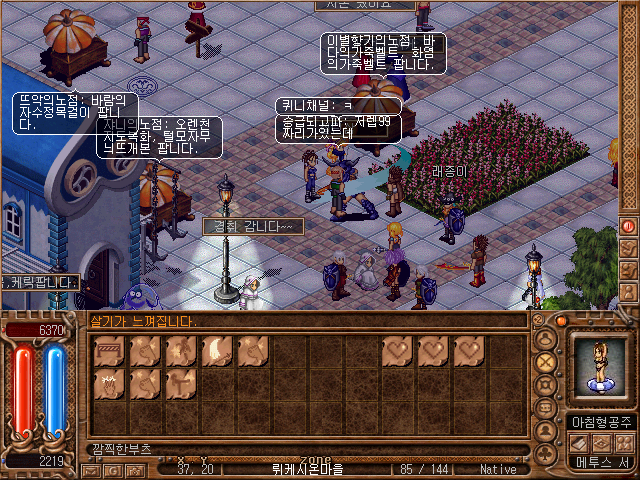Select the envelope icon on bottom bar
640x480 pixels.
(92, 469)
